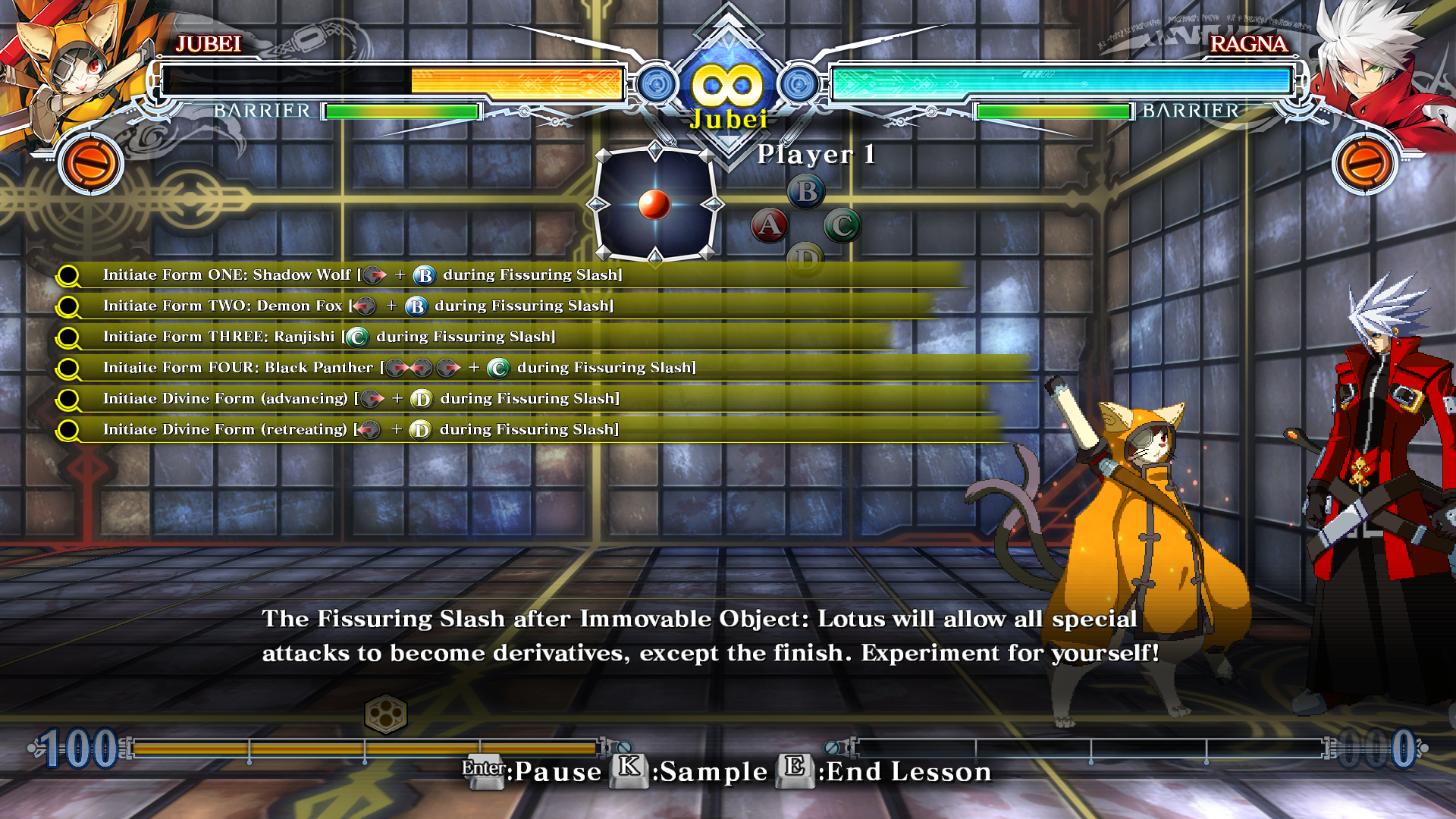Image resolution: width=1456 pixels, height=819 pixels.
Task: Click the green C button indicator
Action: pyautogui.click(x=842, y=225)
